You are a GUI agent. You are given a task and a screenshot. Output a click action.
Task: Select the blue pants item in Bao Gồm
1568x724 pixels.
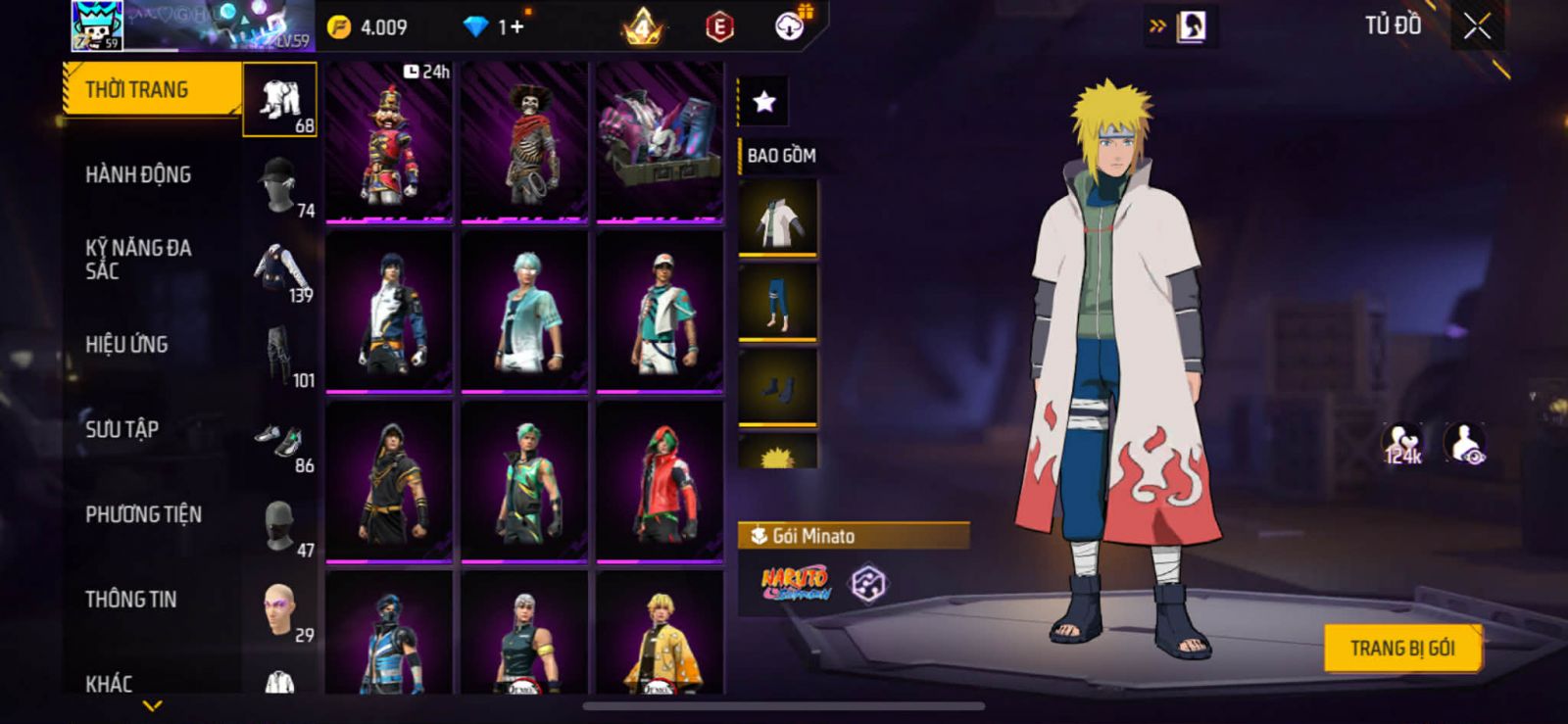coord(777,302)
